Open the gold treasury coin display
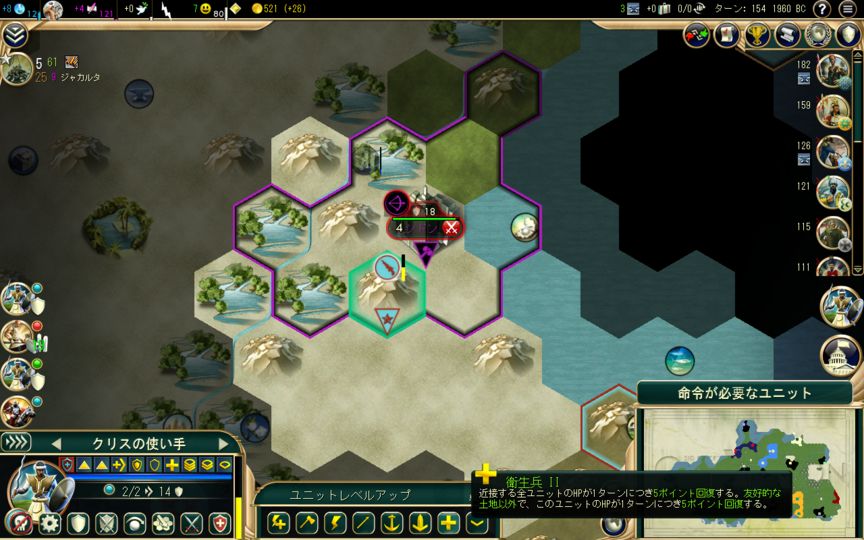The image size is (864, 540). pos(282,9)
